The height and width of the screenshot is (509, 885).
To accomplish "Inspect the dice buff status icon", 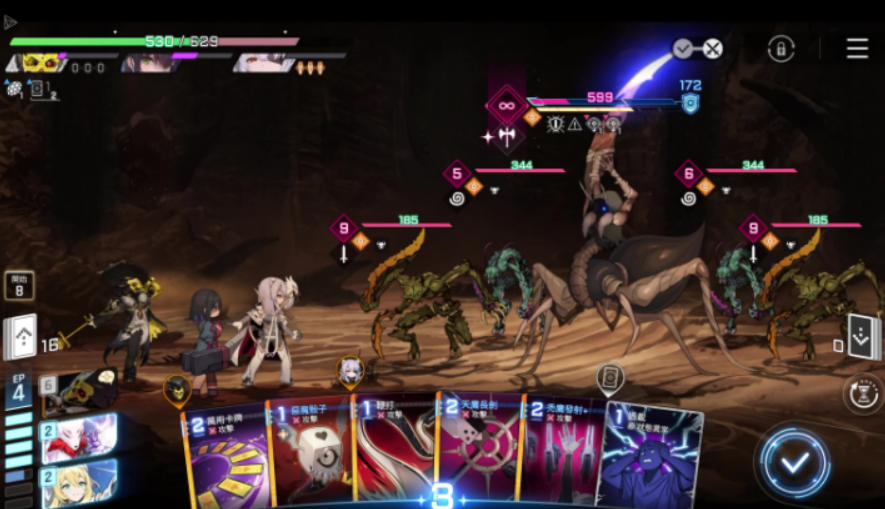I will pyautogui.click(x=14, y=88).
